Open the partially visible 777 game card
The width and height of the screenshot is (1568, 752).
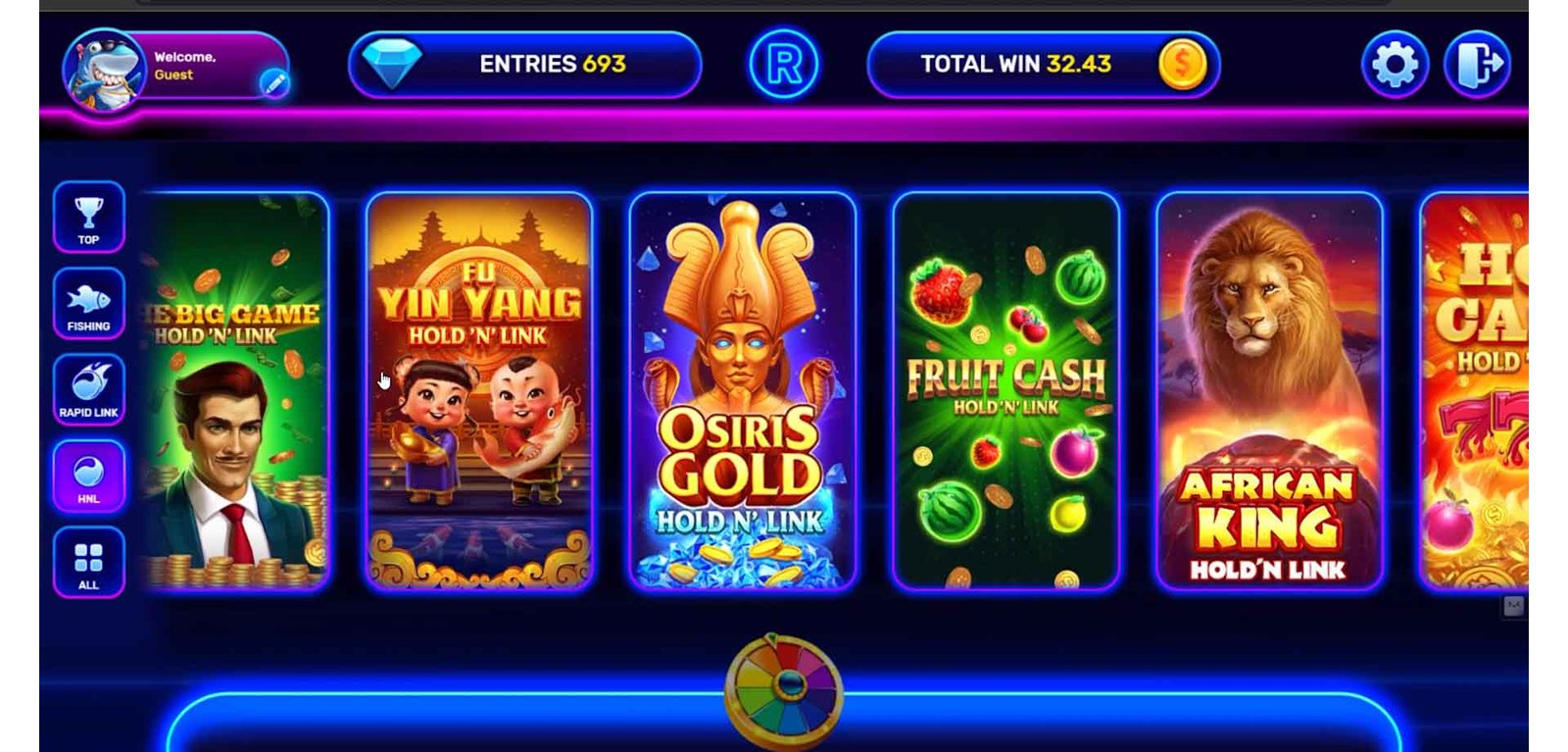1475,392
